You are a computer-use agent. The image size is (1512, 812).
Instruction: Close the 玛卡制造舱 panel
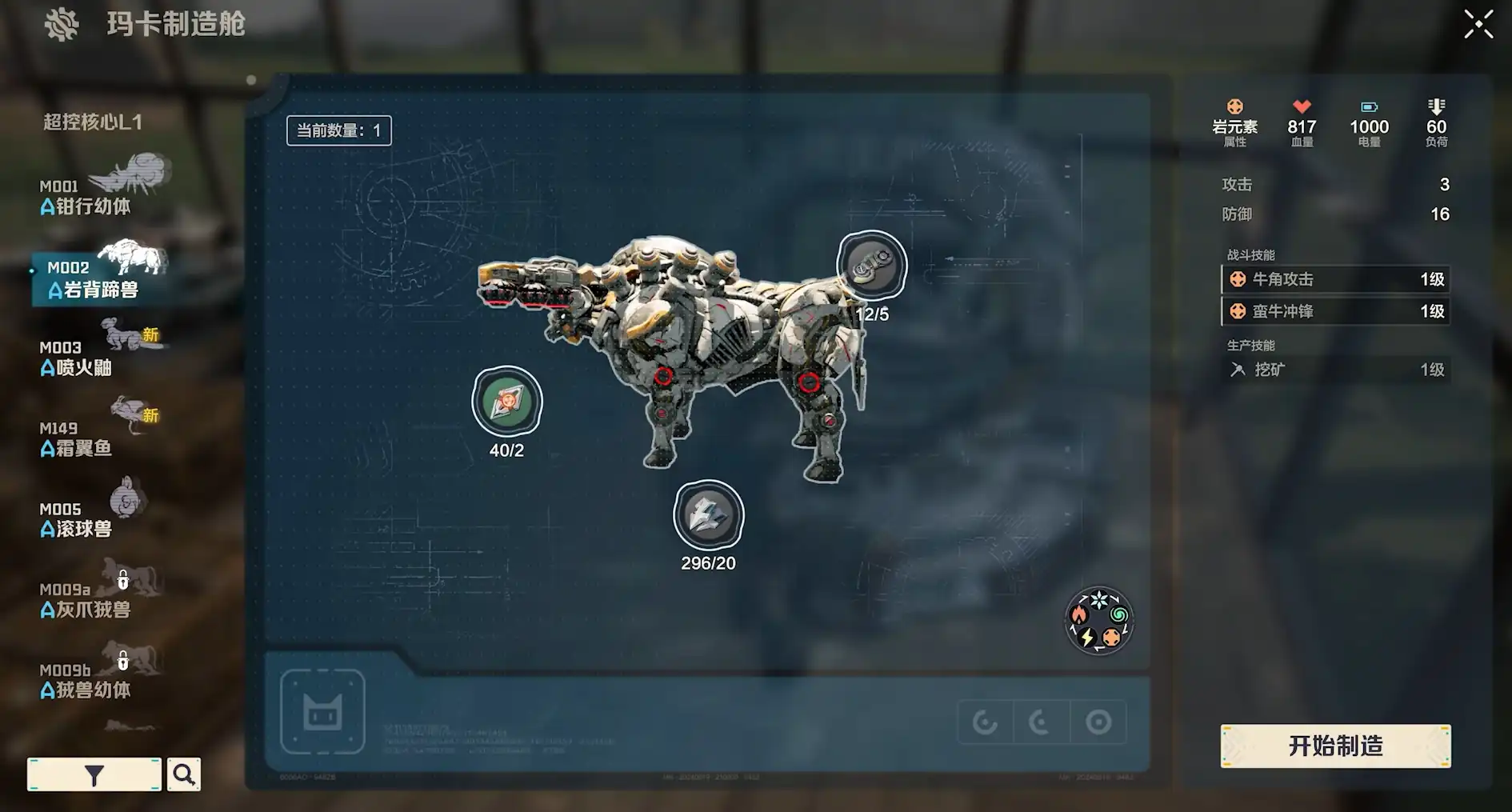(1478, 24)
